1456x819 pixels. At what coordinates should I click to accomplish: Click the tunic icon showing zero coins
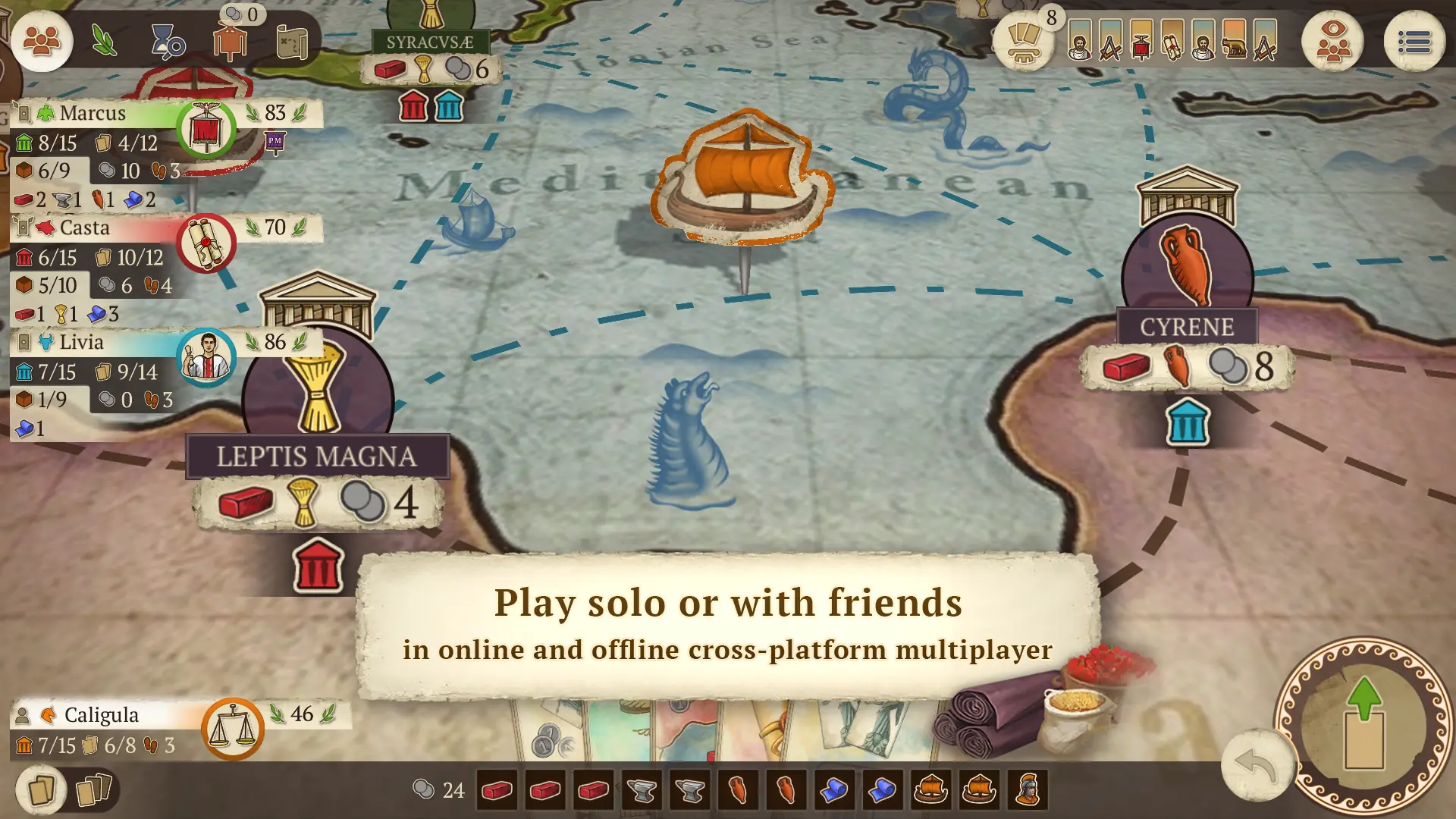[x=231, y=42]
